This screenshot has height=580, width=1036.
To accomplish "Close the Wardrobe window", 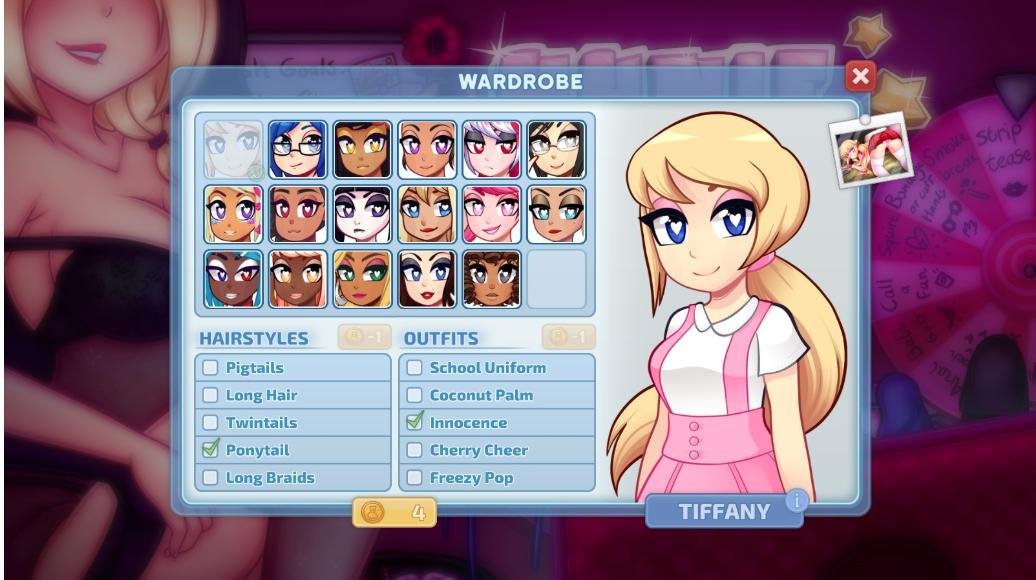I will tap(860, 76).
